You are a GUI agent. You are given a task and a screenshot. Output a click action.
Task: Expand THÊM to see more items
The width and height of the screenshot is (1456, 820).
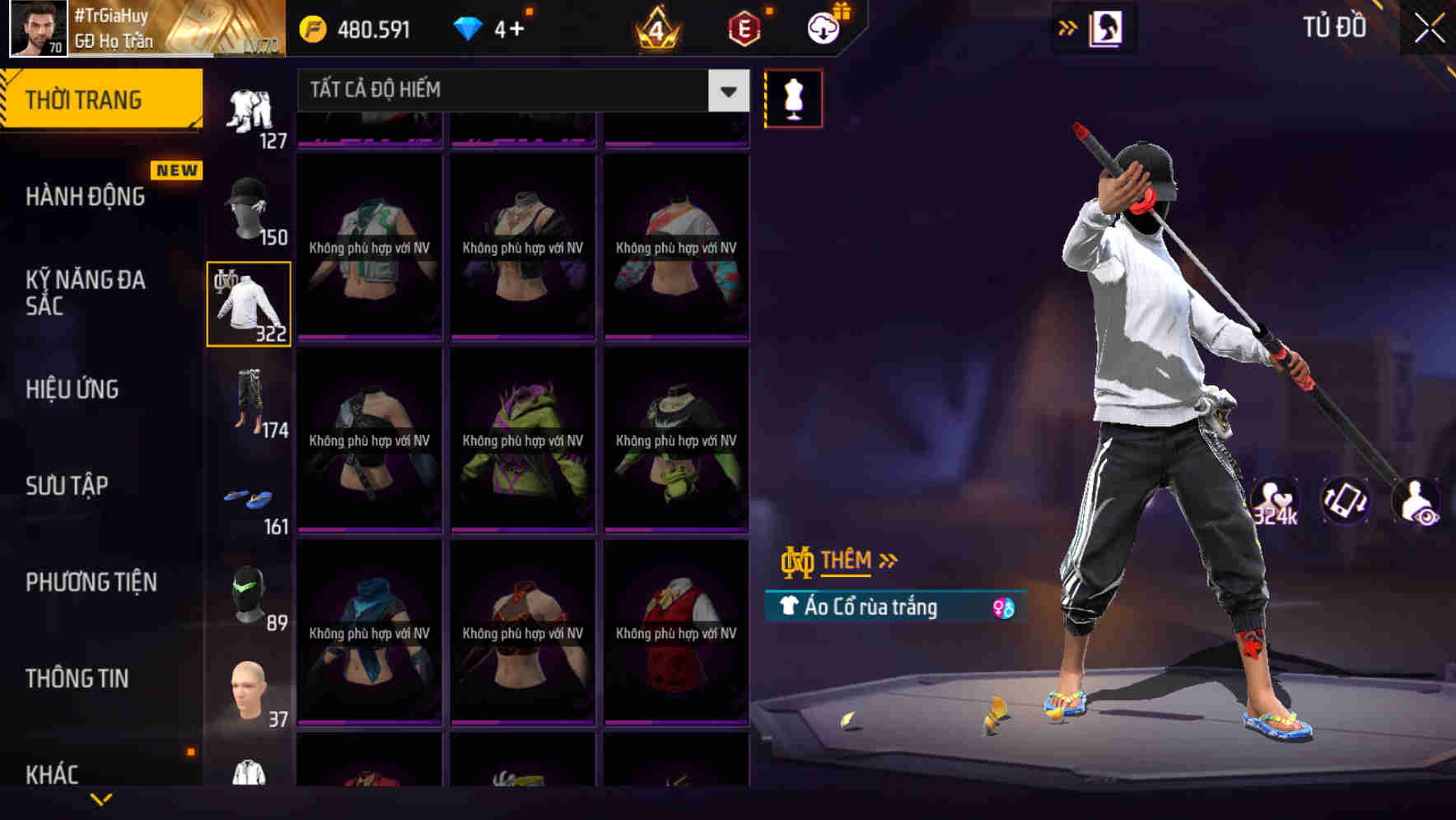pos(847,561)
